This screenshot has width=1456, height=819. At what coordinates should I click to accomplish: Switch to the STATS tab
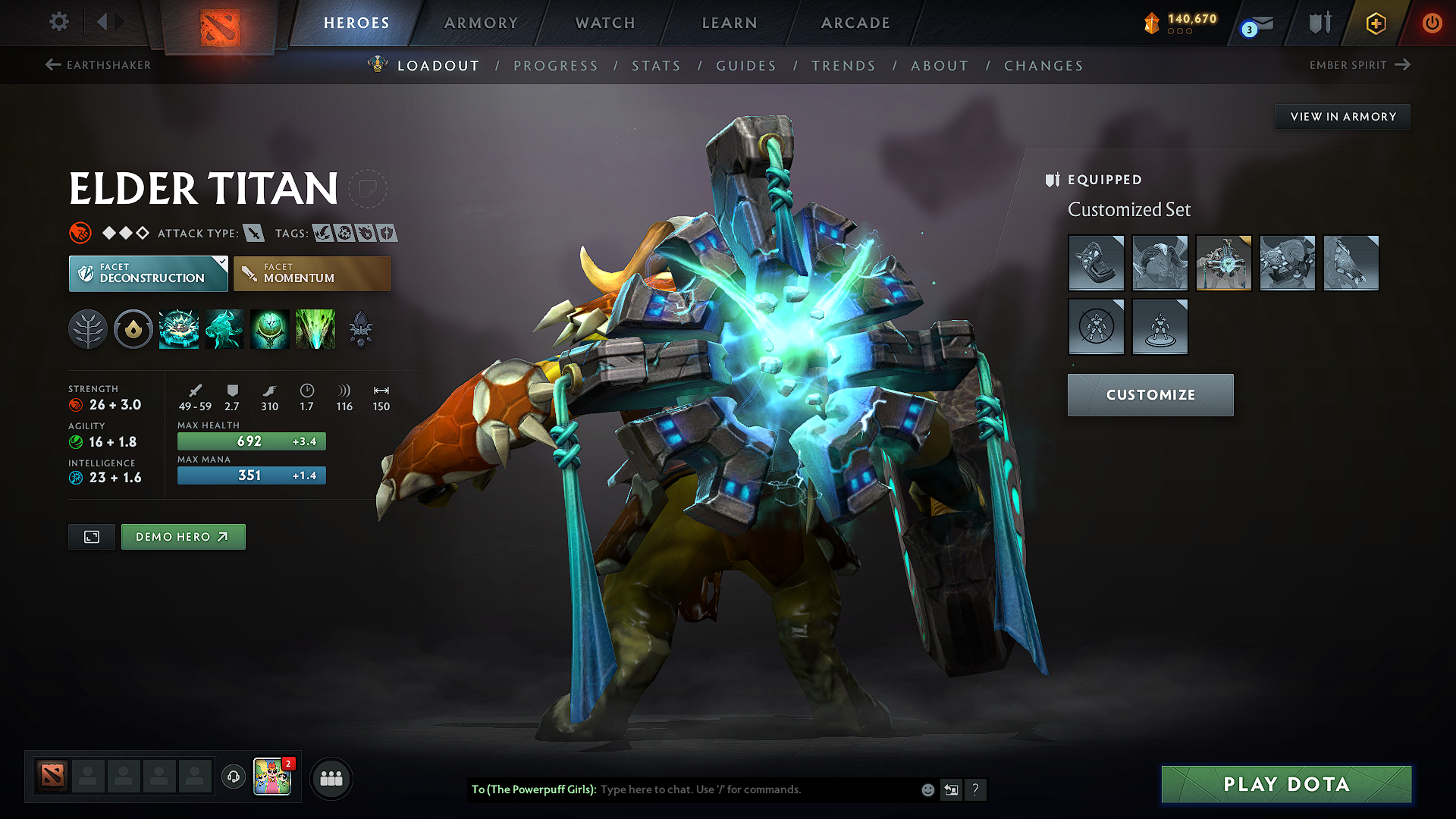click(x=657, y=66)
